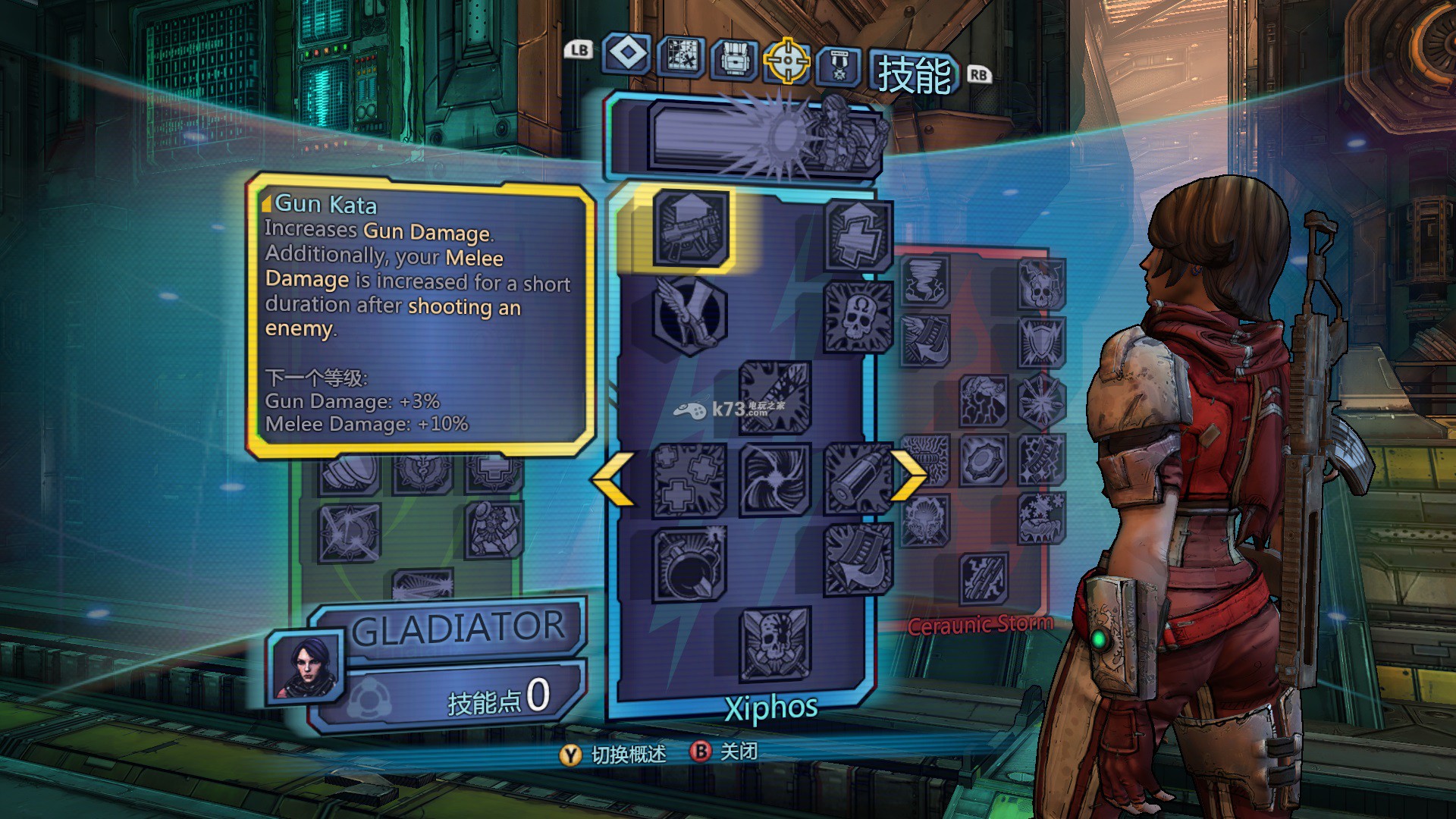
Task: Show the Ceraunic Storm skill tree
Action: 980,624
